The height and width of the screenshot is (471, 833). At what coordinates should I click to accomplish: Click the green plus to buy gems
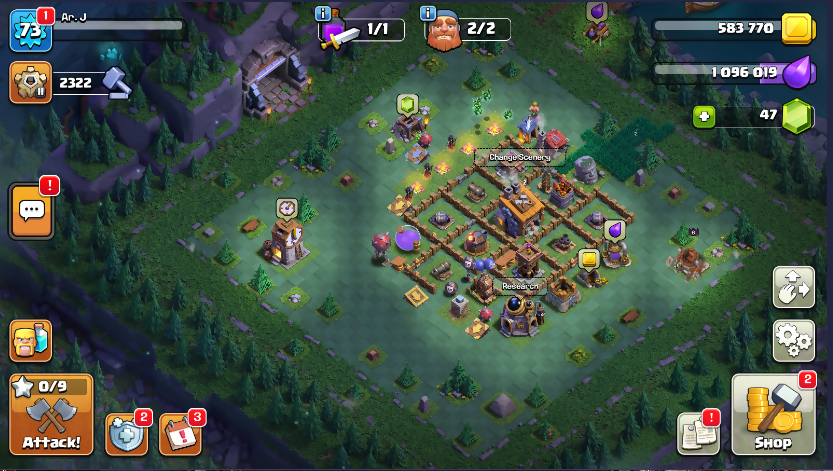(705, 117)
